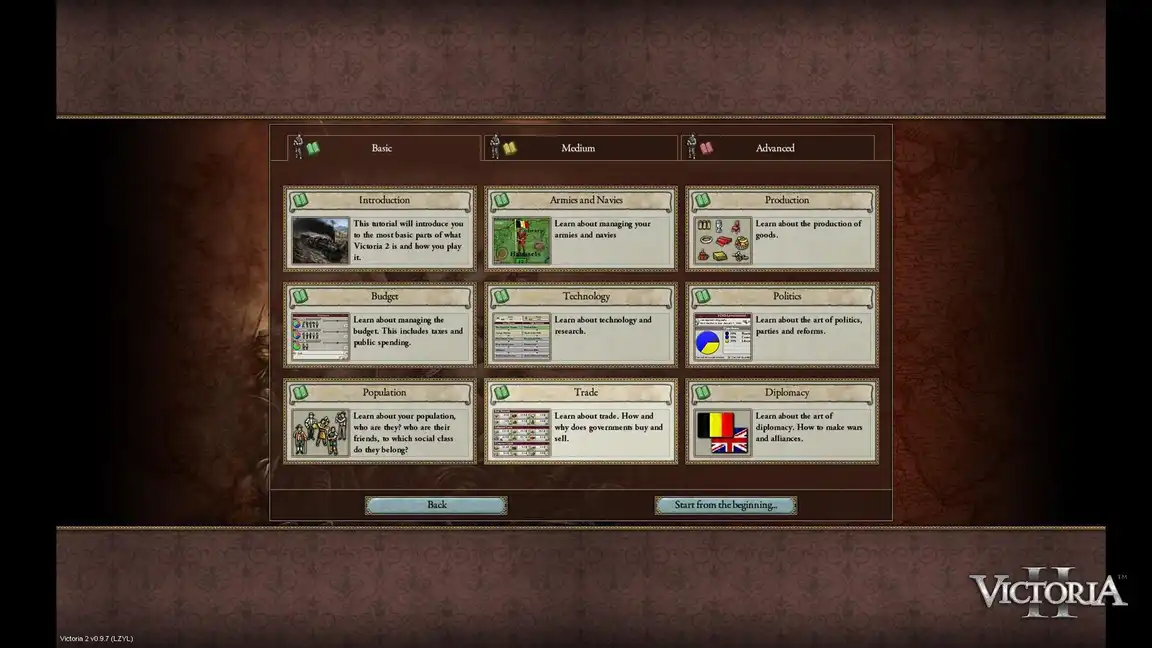Choose the Population tutorial
Screen dimensions: 1152x648
[x=380, y=420]
